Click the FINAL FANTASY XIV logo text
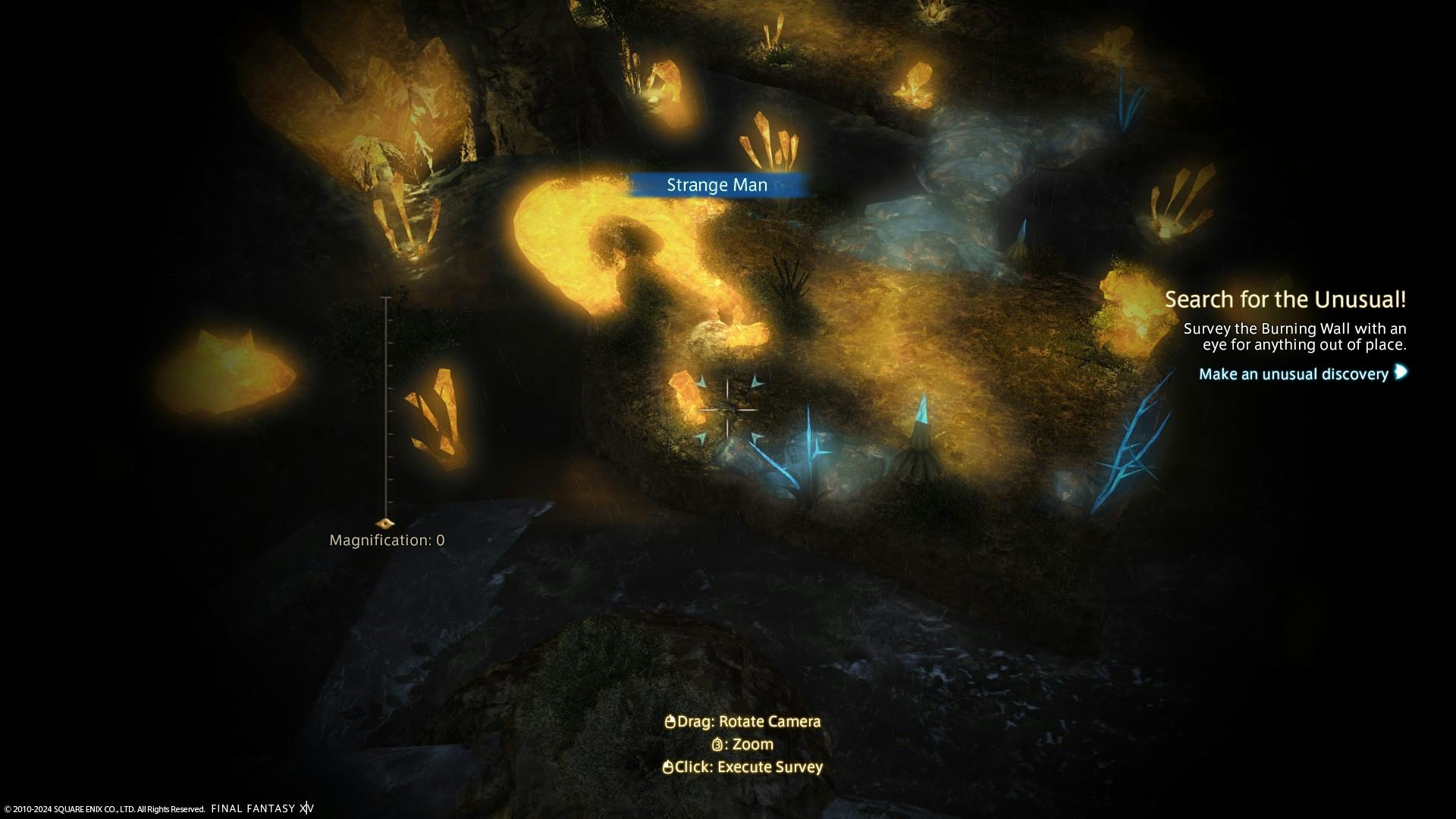Image resolution: width=1456 pixels, height=819 pixels. (x=261, y=808)
